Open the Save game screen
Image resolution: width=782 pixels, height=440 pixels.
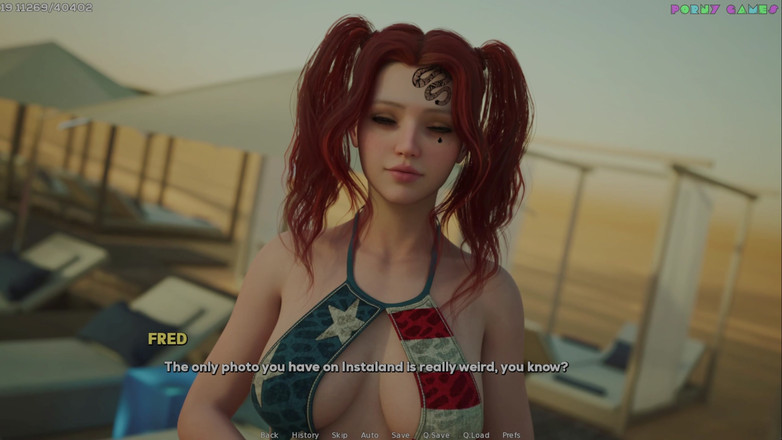pos(400,435)
